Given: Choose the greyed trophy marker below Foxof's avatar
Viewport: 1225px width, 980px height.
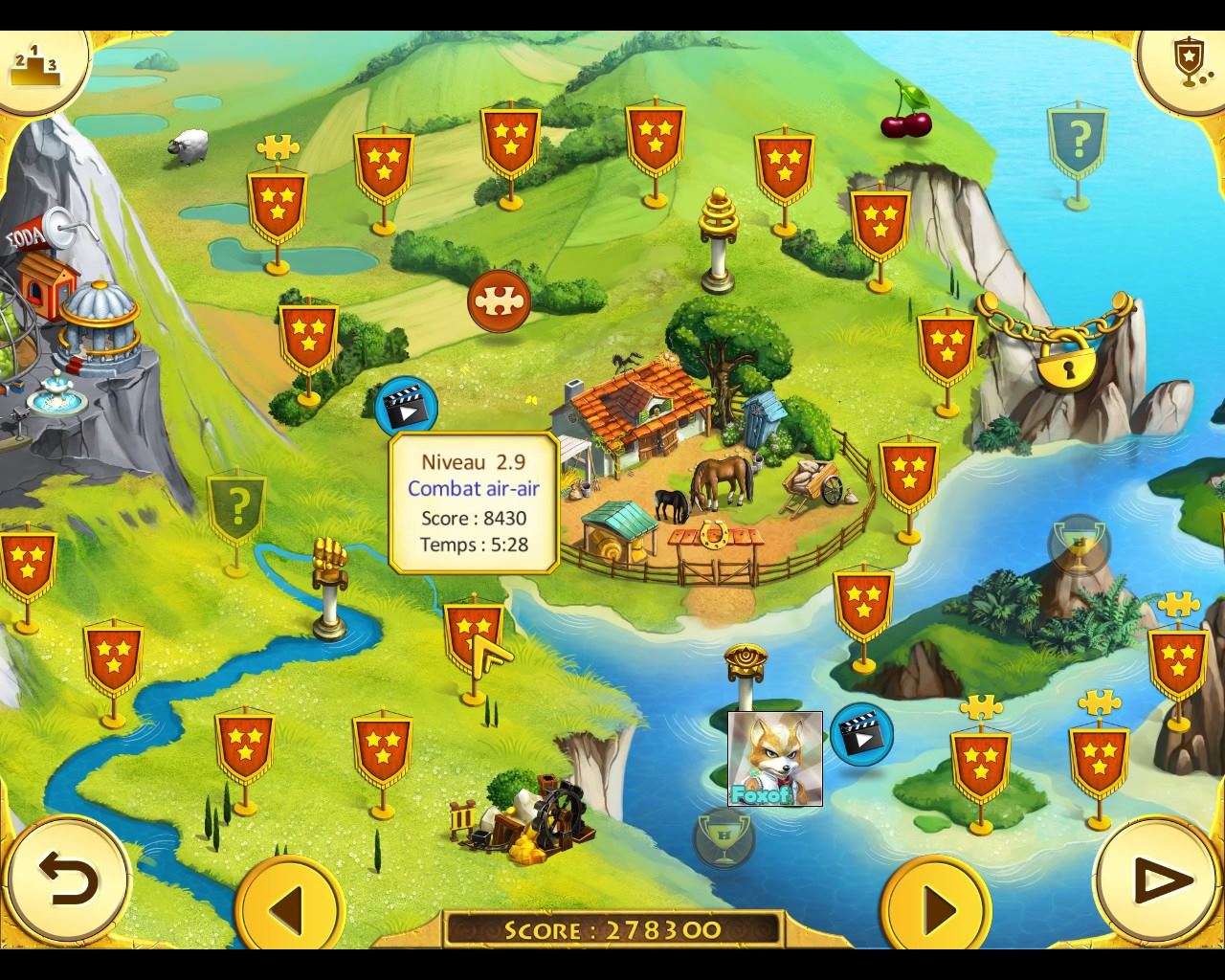Looking at the screenshot, I should coord(724,837).
